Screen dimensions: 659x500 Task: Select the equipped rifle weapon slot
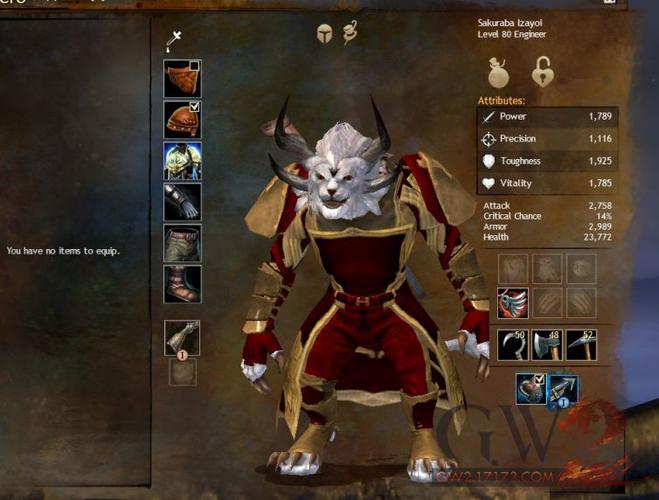tap(182, 338)
